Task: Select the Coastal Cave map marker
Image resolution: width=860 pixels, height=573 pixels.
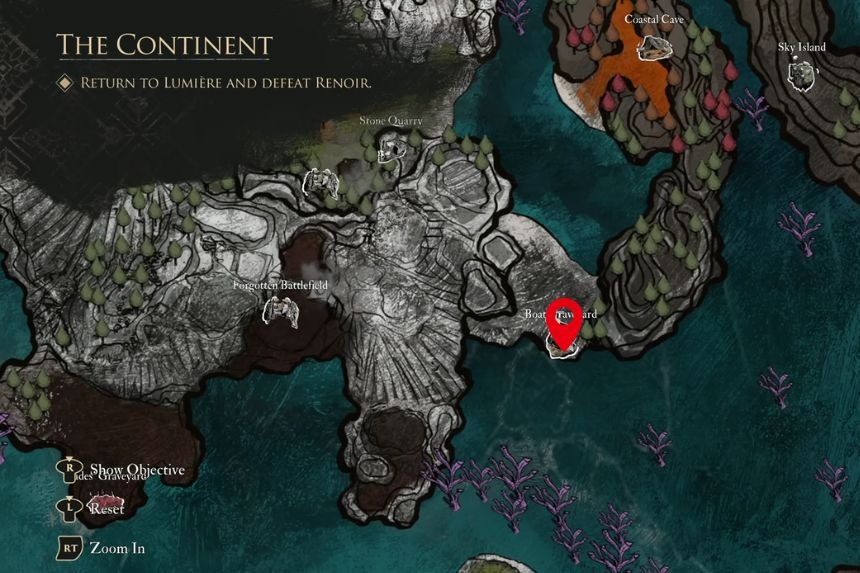Action: (x=654, y=46)
